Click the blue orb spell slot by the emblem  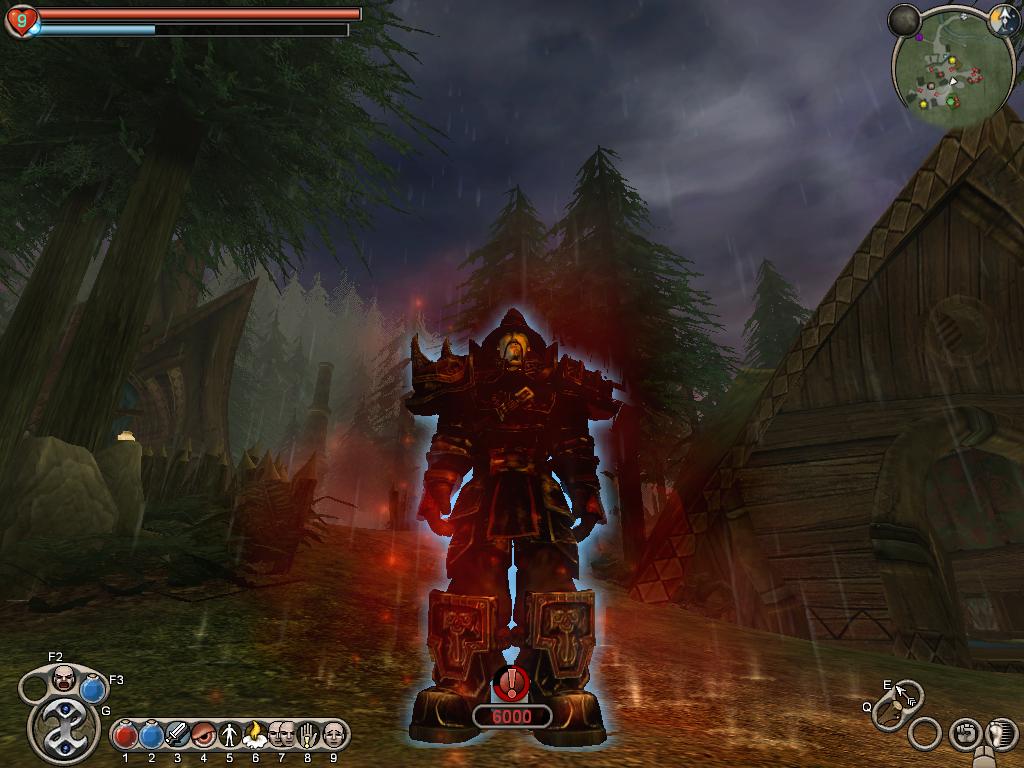click(x=93, y=689)
